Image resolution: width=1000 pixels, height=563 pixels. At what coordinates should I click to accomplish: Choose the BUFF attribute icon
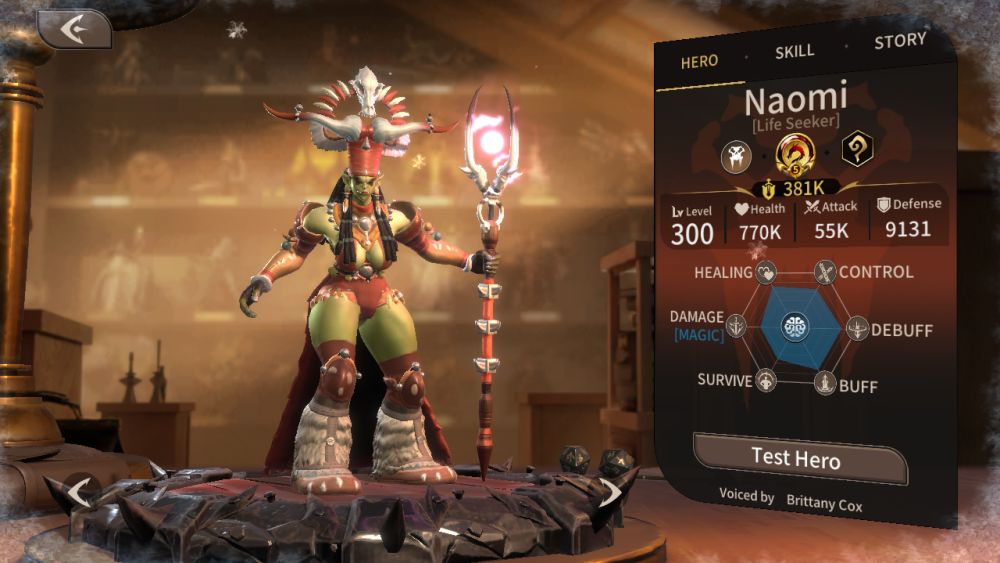click(x=825, y=382)
